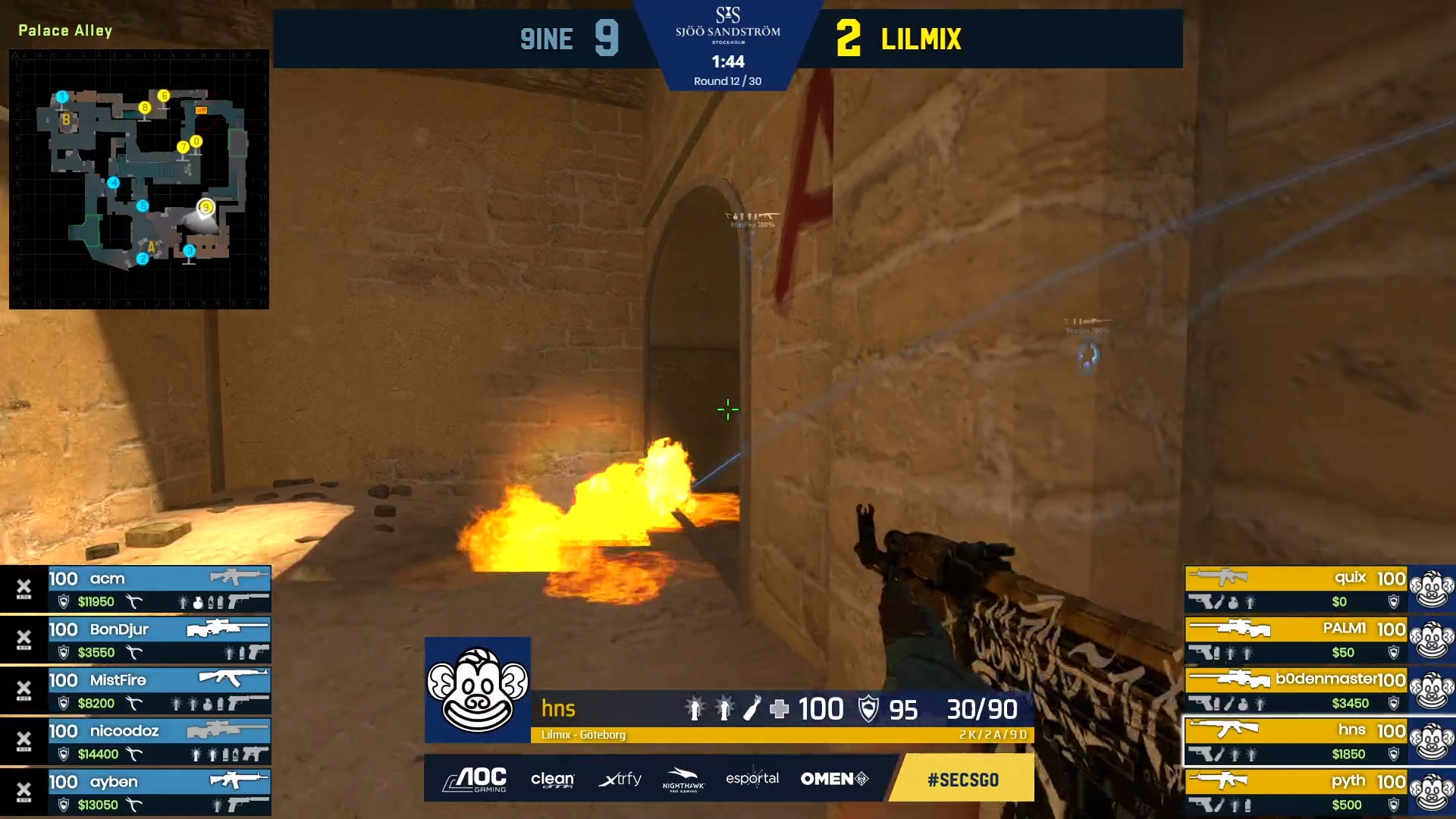Click the OMEN sponsor logo

pyautogui.click(x=834, y=779)
